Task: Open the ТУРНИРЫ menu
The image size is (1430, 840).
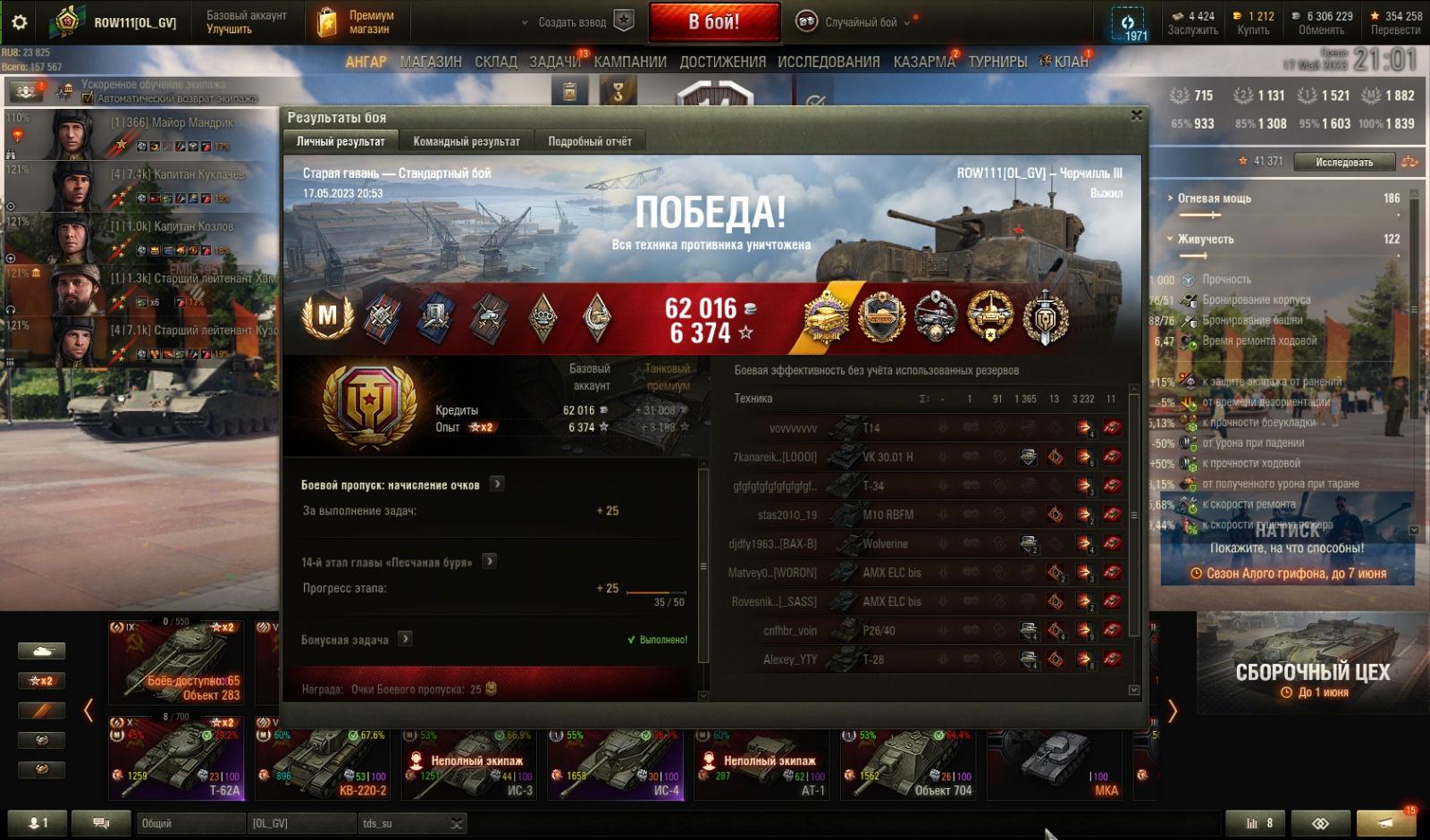Action: tap(997, 62)
